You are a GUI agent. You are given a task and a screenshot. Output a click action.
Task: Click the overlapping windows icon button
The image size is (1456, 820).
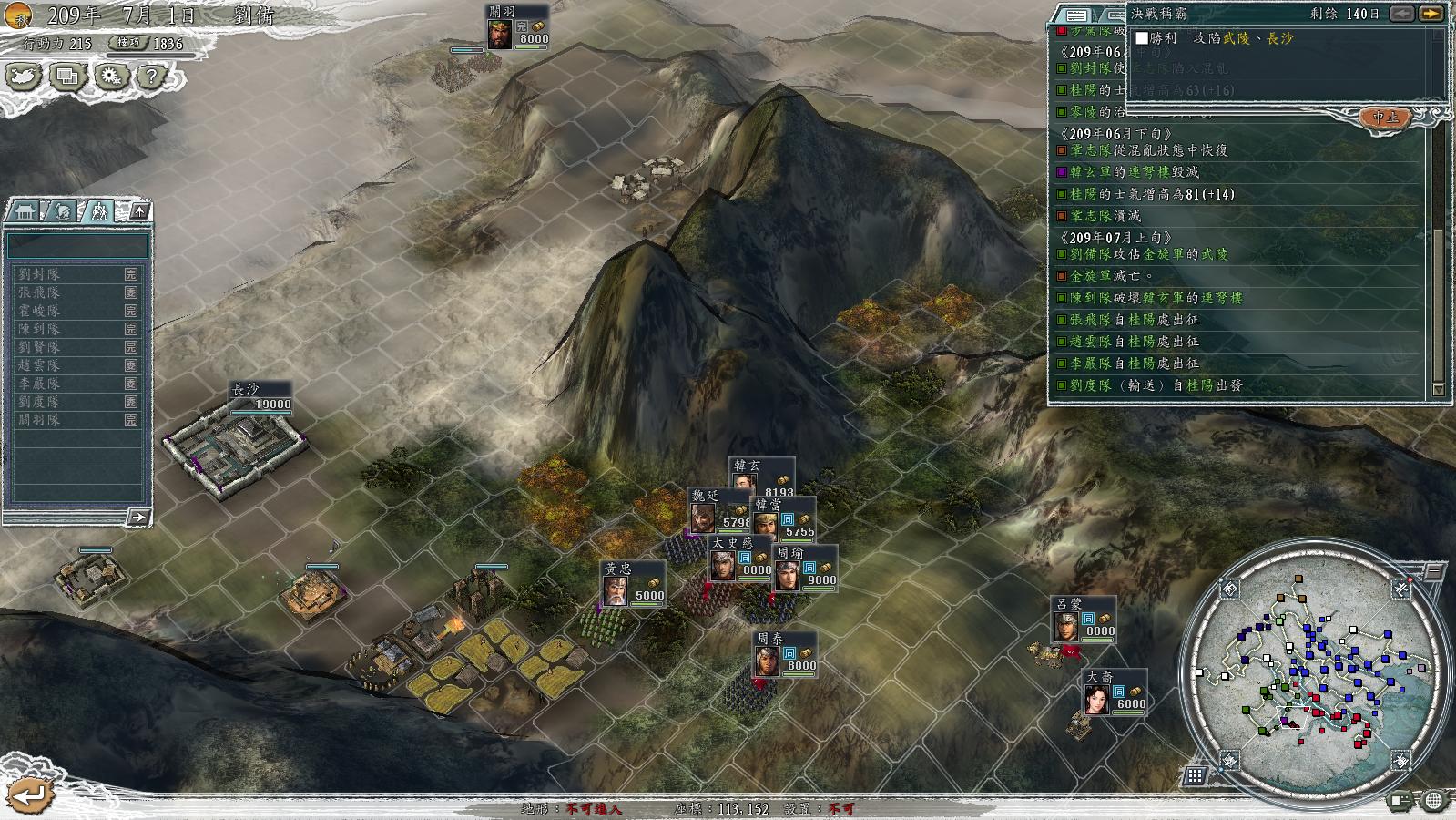(66, 77)
